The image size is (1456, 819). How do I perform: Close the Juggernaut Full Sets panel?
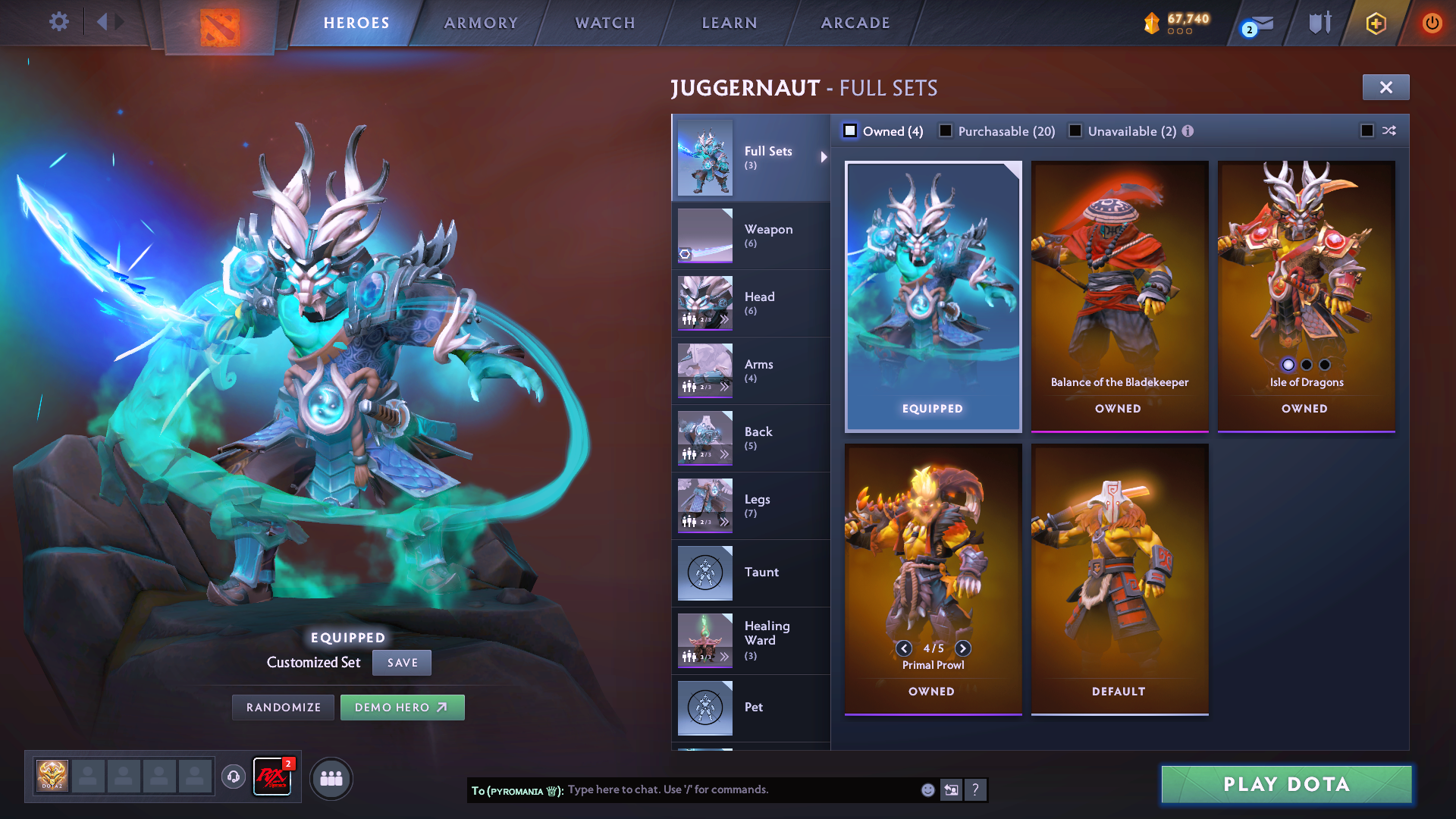[1385, 87]
